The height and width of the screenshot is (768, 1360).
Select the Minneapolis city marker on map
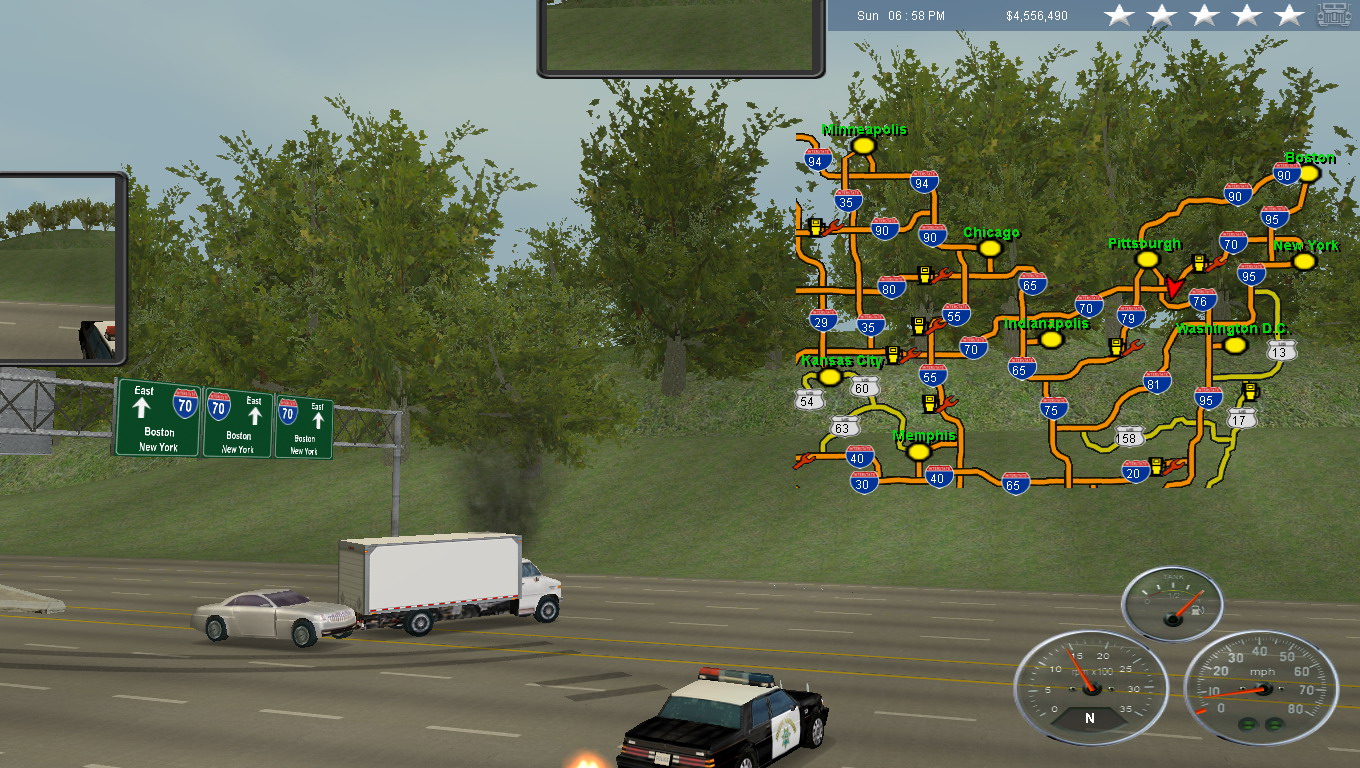click(x=864, y=146)
